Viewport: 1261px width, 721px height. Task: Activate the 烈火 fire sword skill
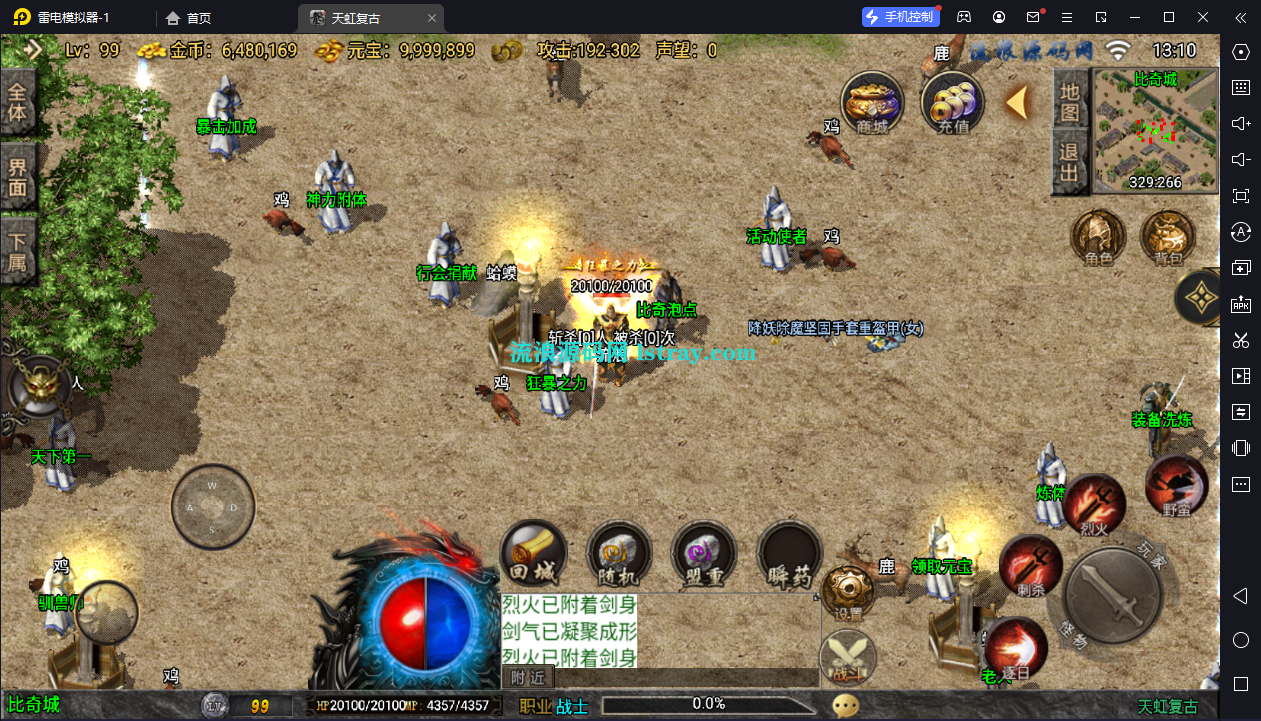[1095, 504]
